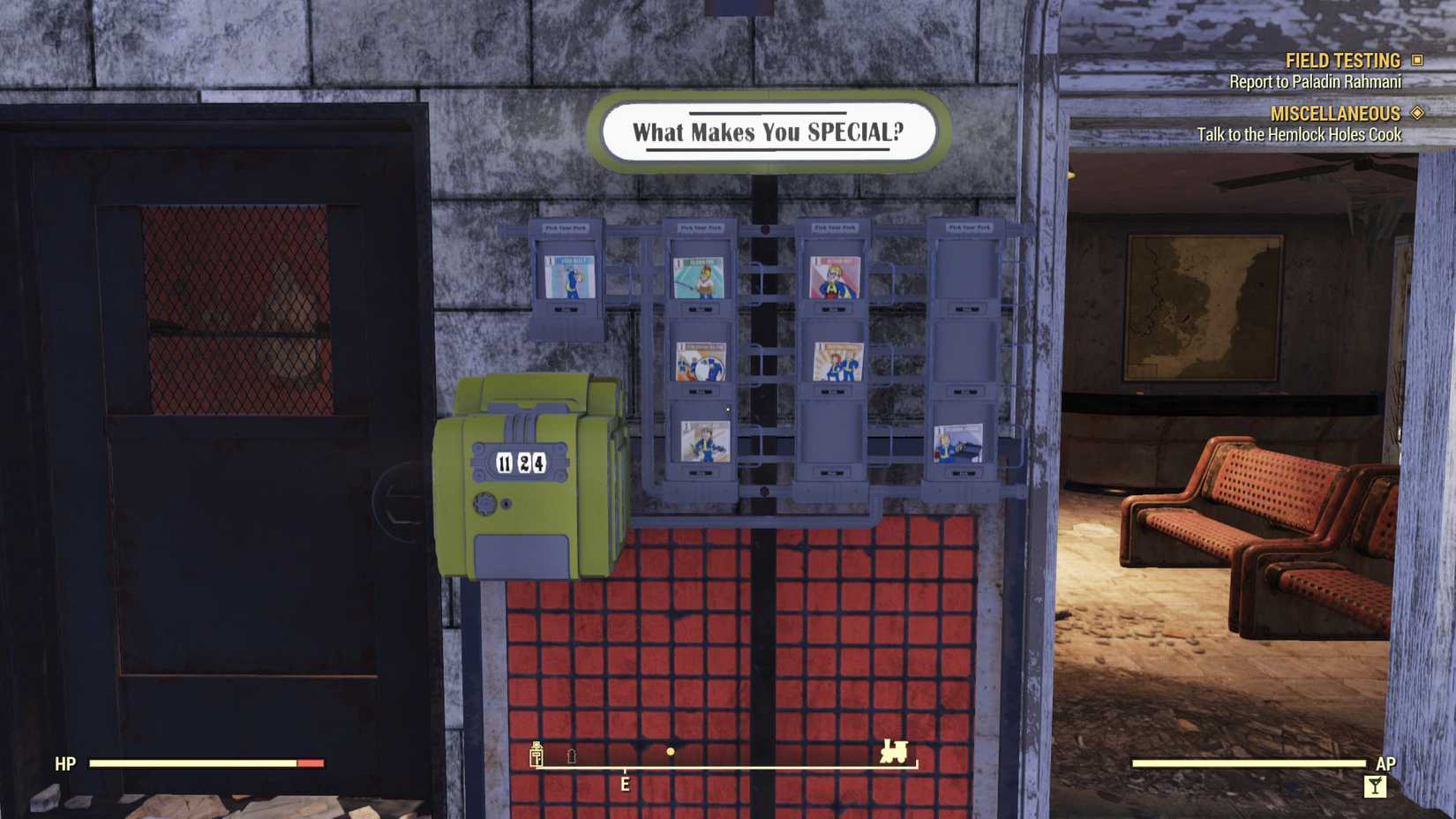Click the Talk to the Hemlock Holes Cook objective
The image size is (1456, 819).
1299,135
